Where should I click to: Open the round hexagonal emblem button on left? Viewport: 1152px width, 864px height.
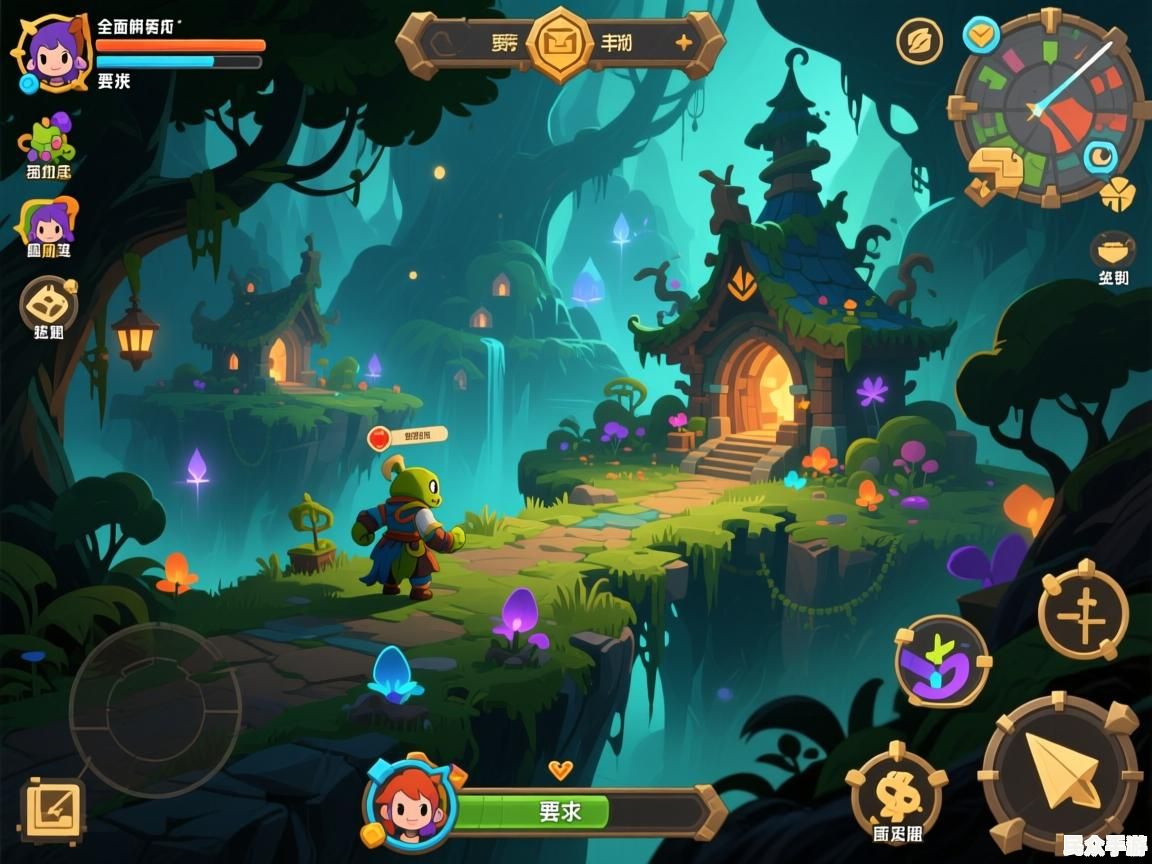click(48, 303)
